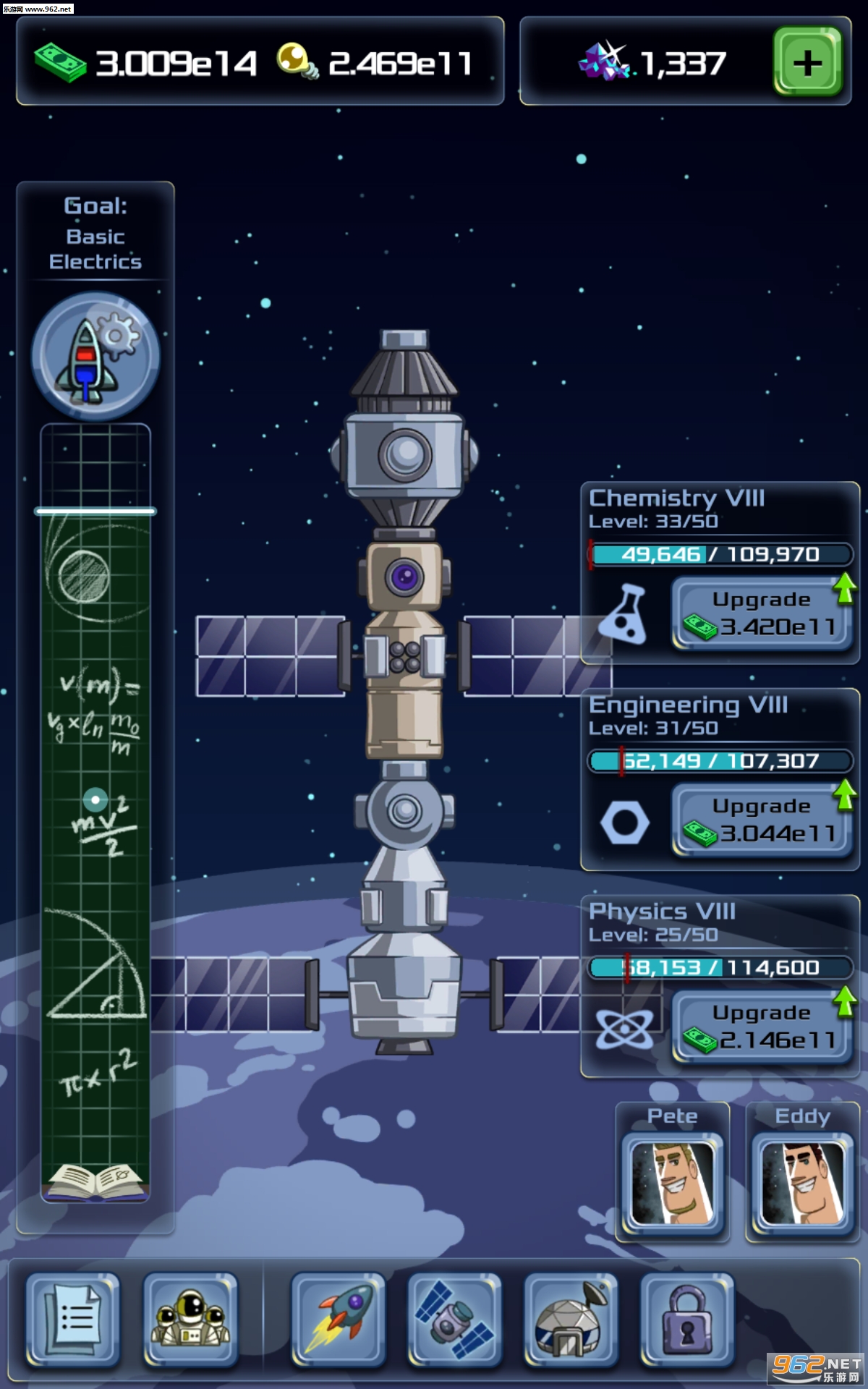Screen dimensions: 868x1389
Task: Open the dome base menu
Action: pos(571,1320)
